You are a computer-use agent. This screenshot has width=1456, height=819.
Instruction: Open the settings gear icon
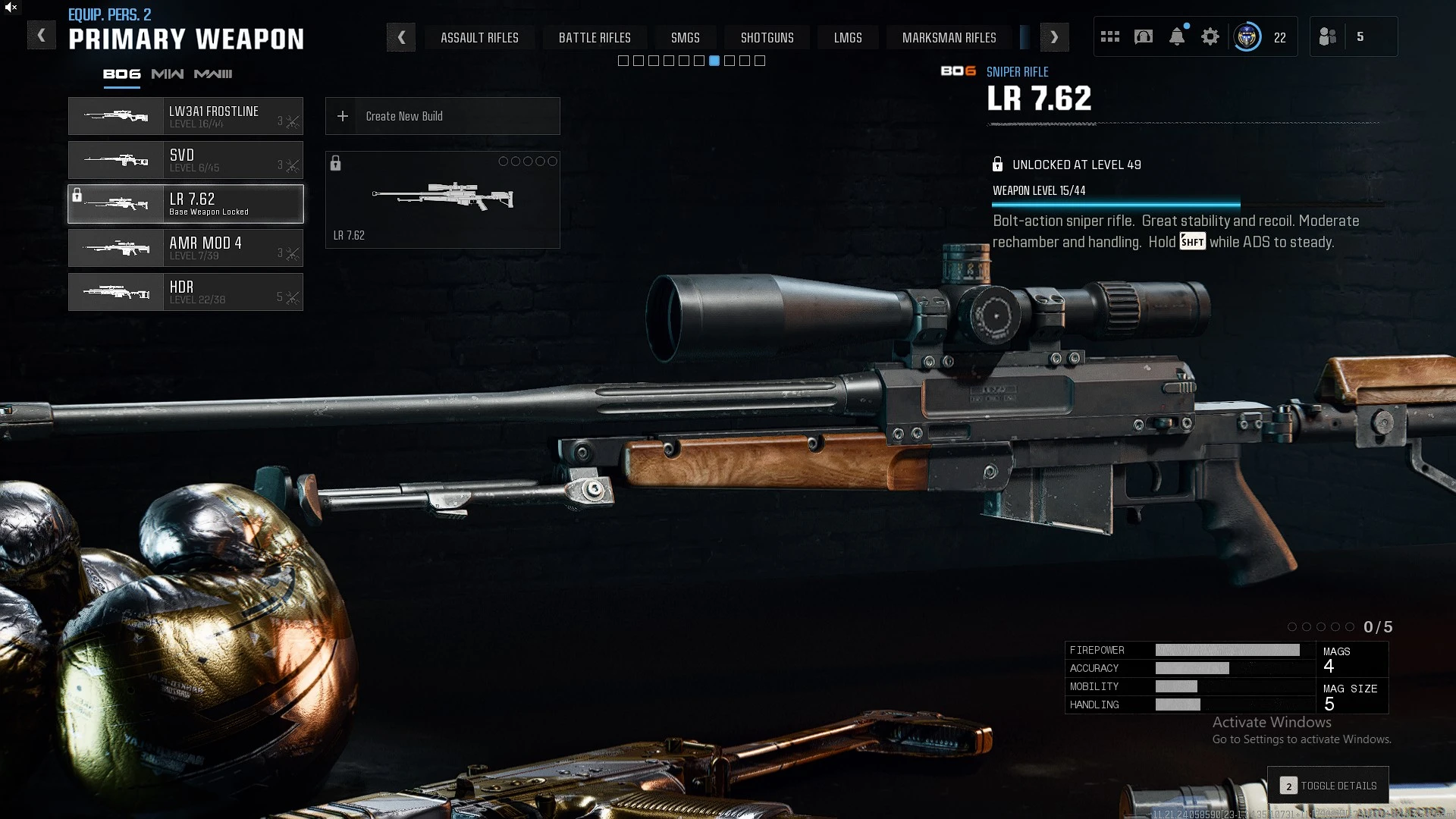(x=1210, y=36)
